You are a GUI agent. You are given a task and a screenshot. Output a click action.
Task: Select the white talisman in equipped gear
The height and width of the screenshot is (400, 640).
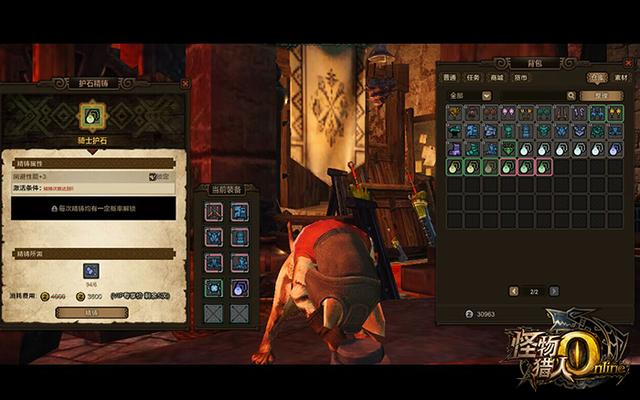240,288
